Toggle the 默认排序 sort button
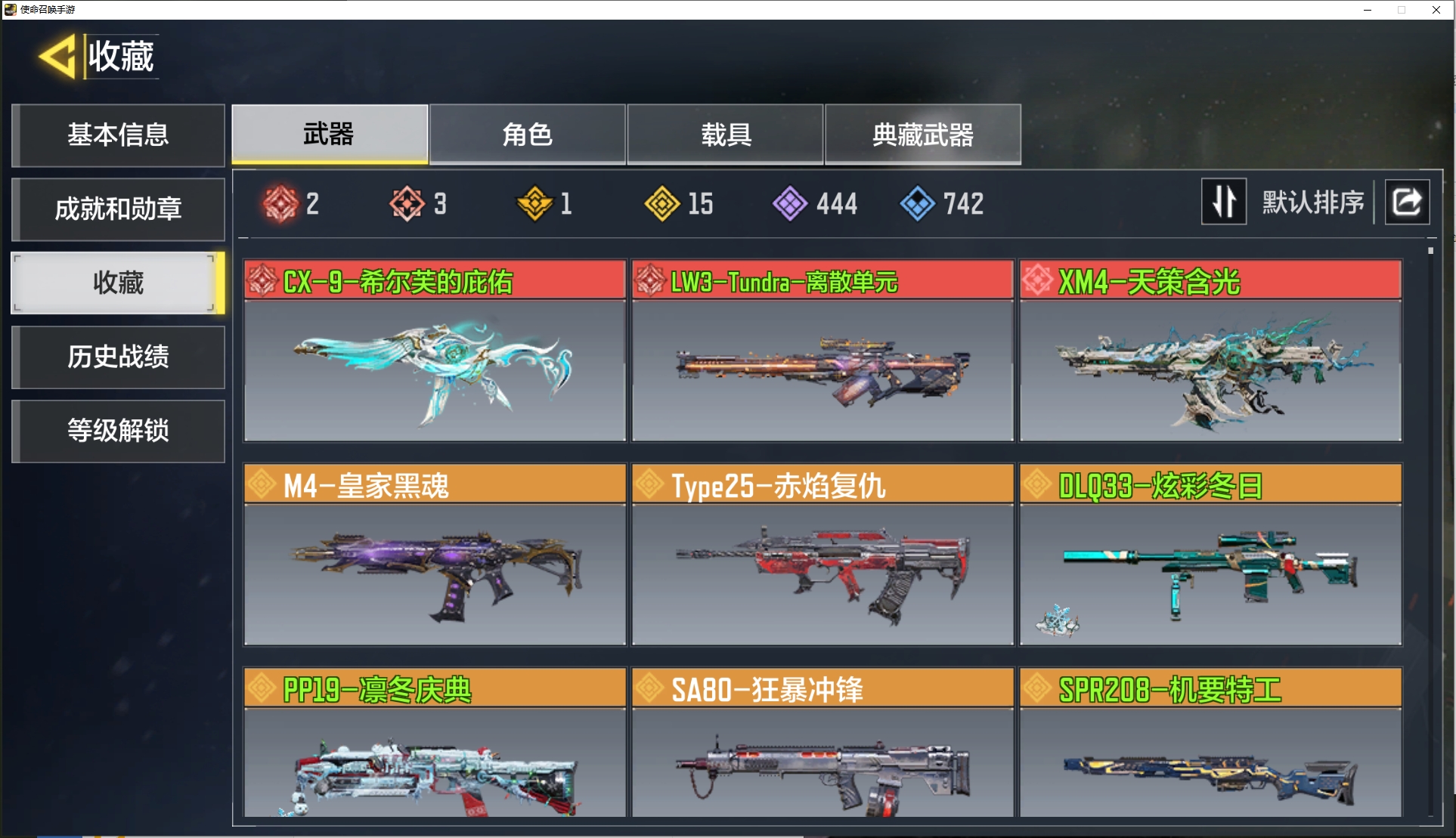Screen dimensions: 1456x838 [1223, 202]
